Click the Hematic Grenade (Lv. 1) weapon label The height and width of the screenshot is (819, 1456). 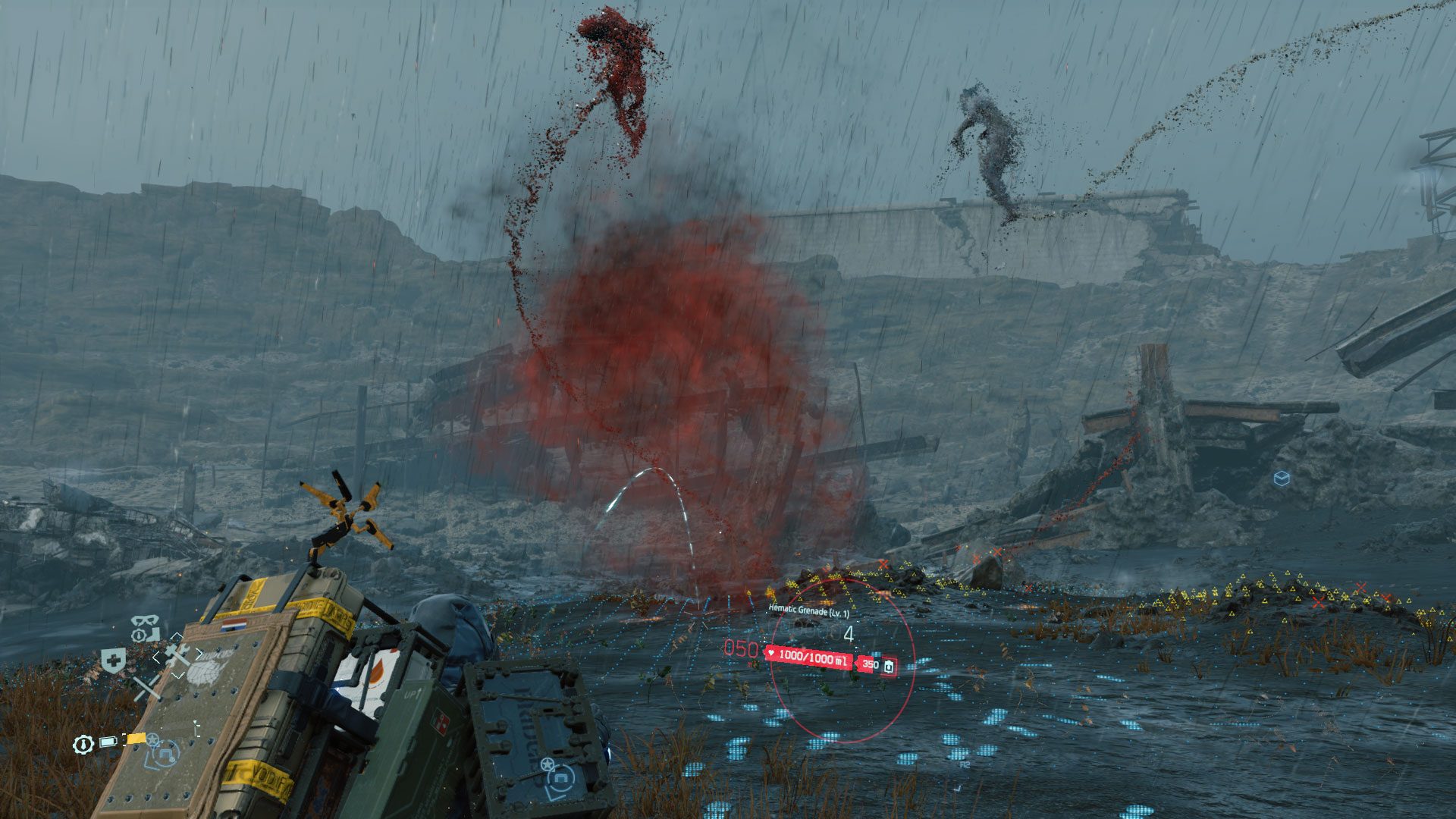click(808, 610)
